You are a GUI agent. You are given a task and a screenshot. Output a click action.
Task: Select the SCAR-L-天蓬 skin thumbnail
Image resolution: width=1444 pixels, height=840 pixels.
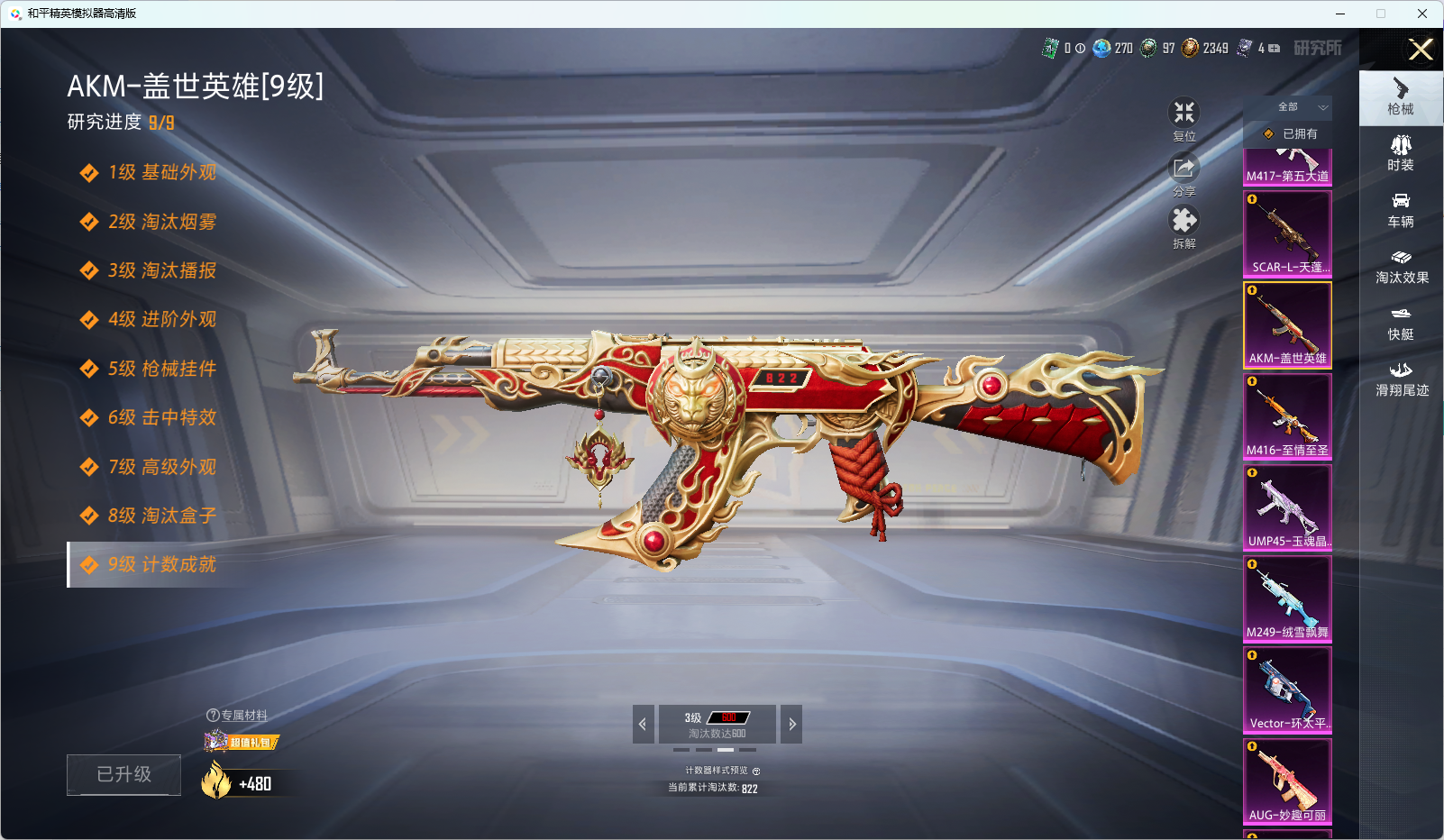(1287, 233)
